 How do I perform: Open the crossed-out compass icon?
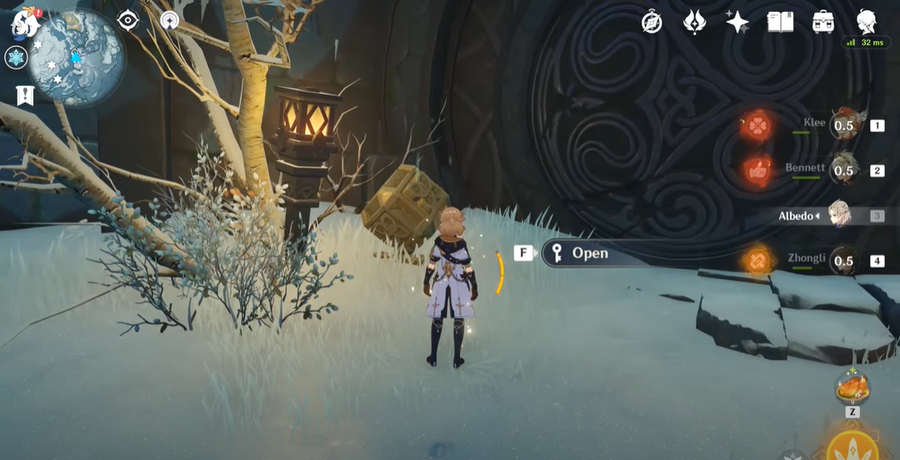pos(652,21)
